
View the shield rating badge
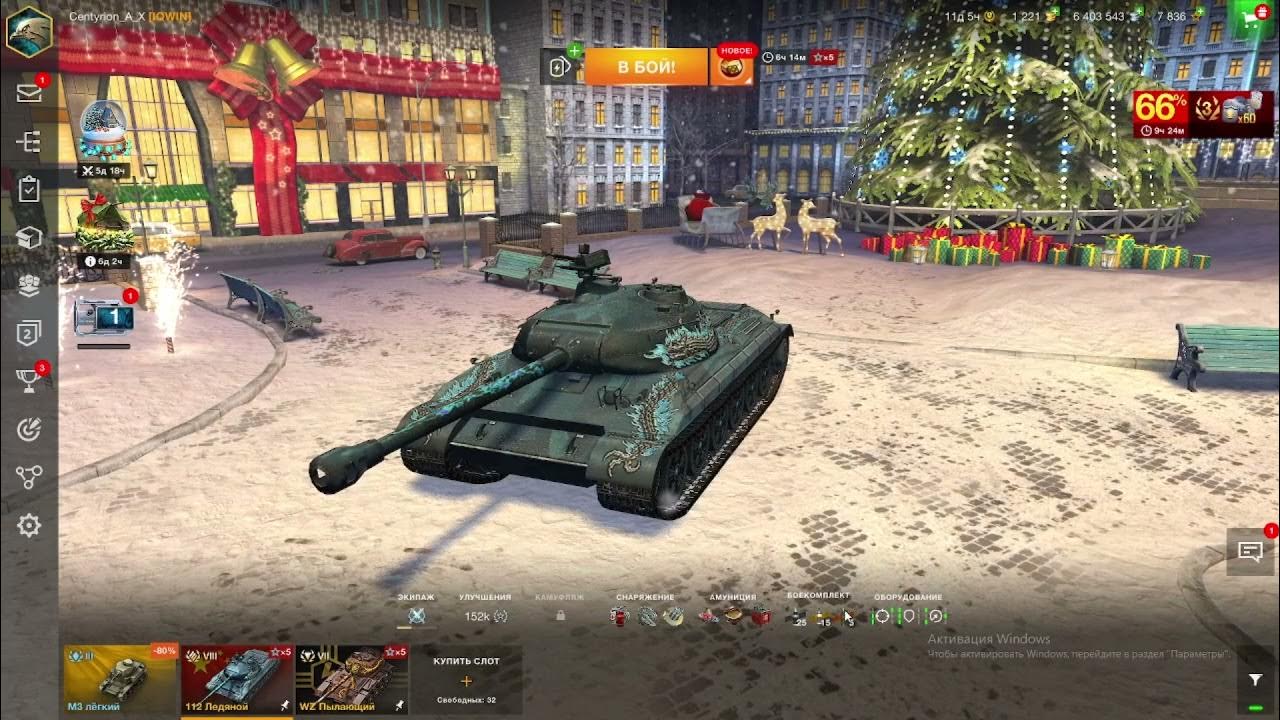click(29, 335)
